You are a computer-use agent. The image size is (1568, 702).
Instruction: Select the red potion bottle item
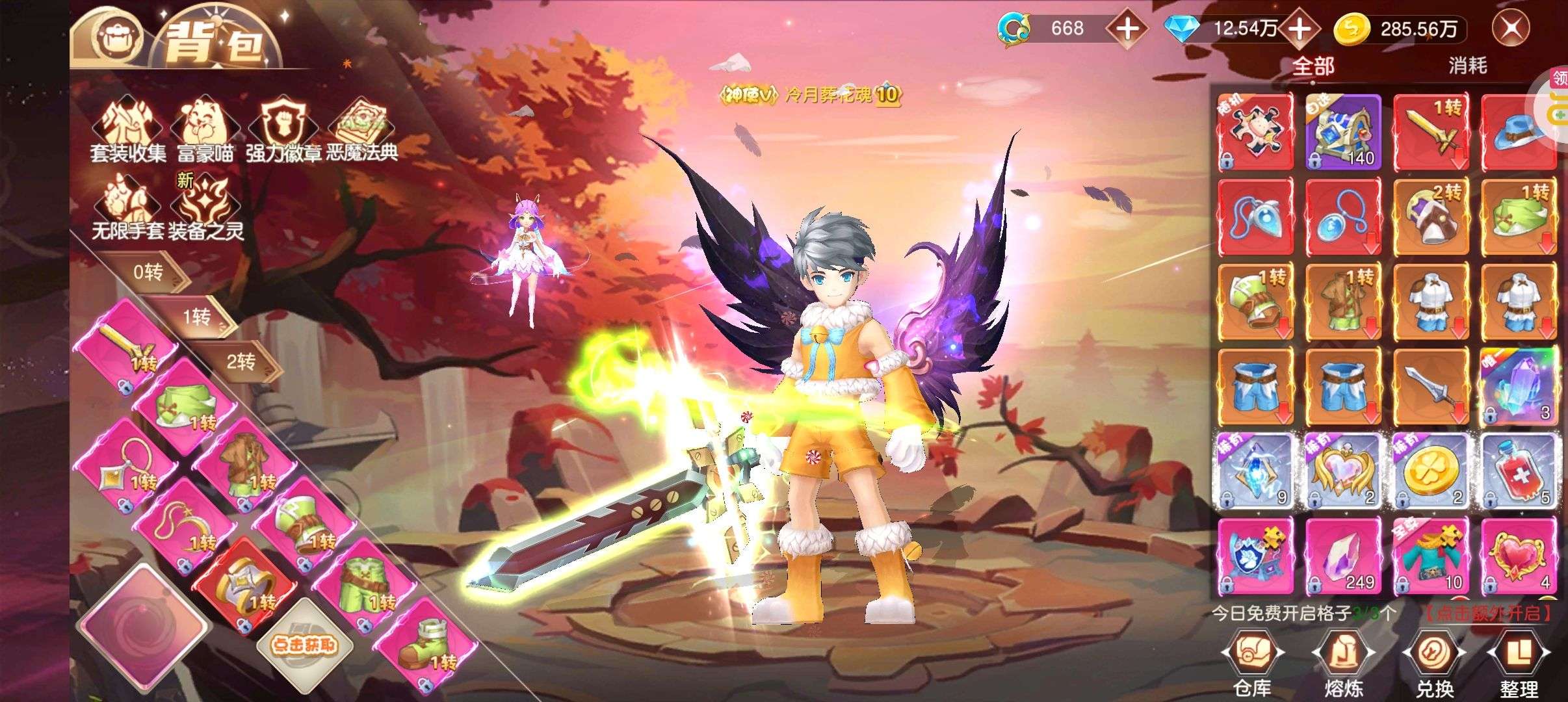(x=1519, y=471)
